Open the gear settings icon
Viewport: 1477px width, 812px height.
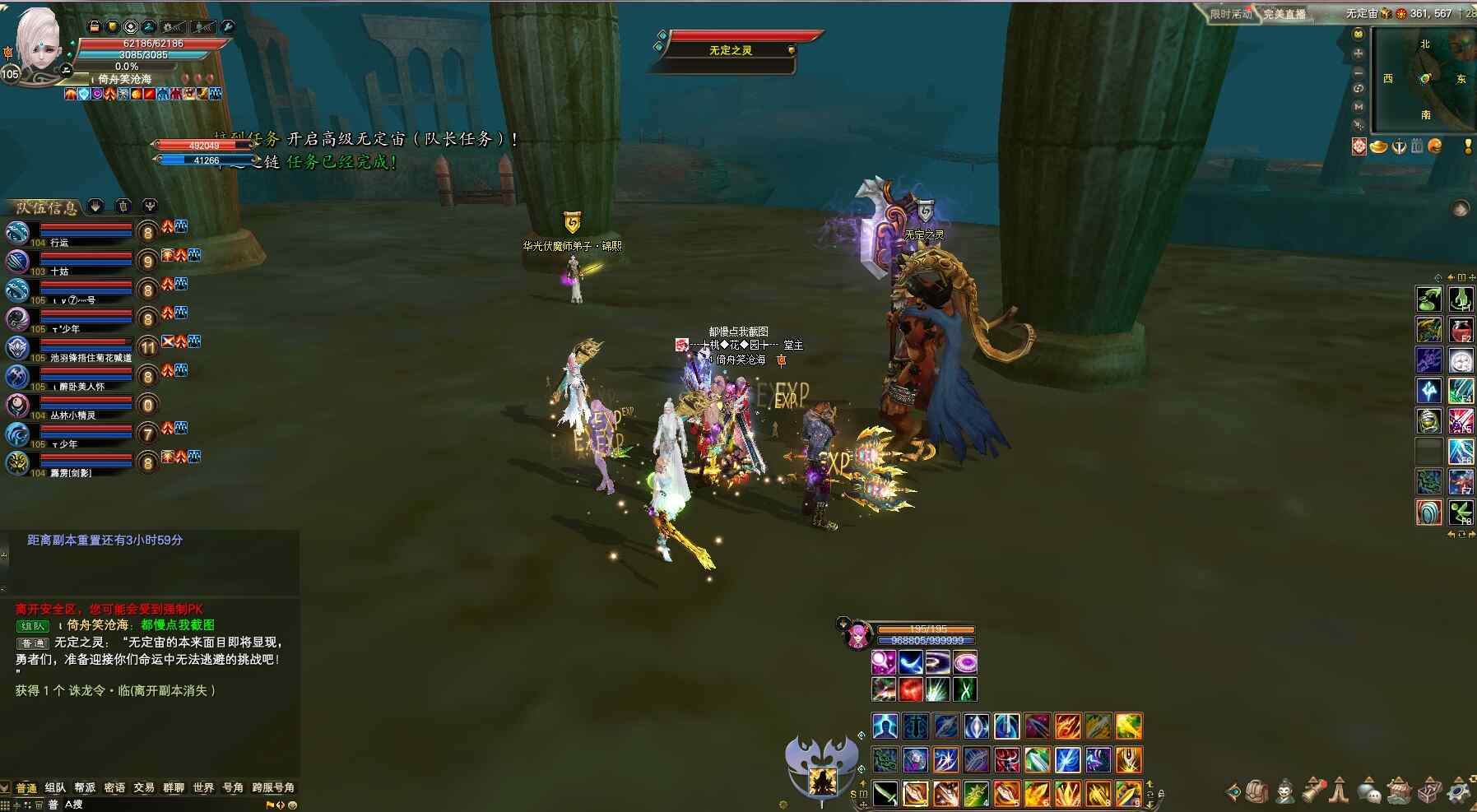click(x=1459, y=791)
